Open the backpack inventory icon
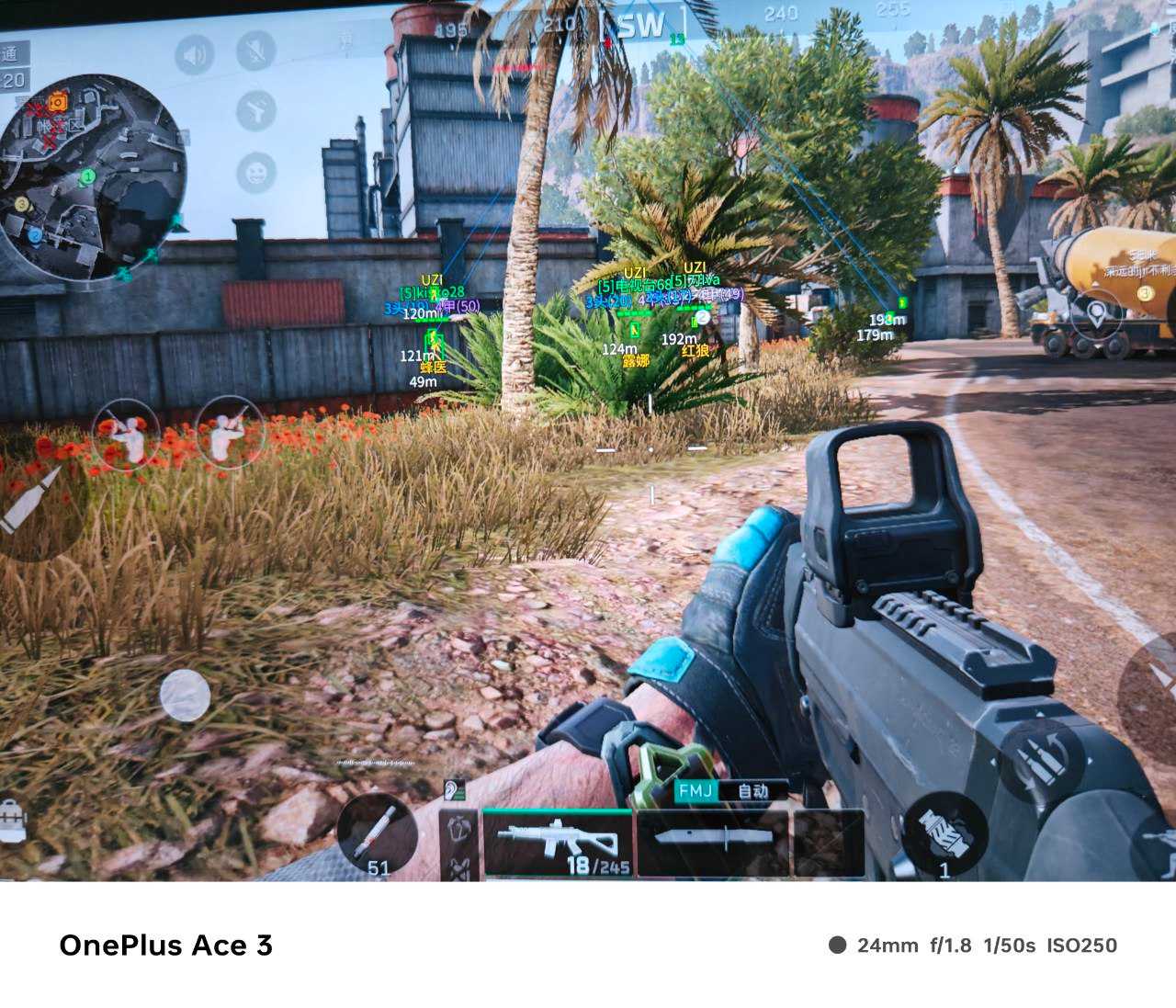This screenshot has width=1176, height=1008. pos(13,819)
